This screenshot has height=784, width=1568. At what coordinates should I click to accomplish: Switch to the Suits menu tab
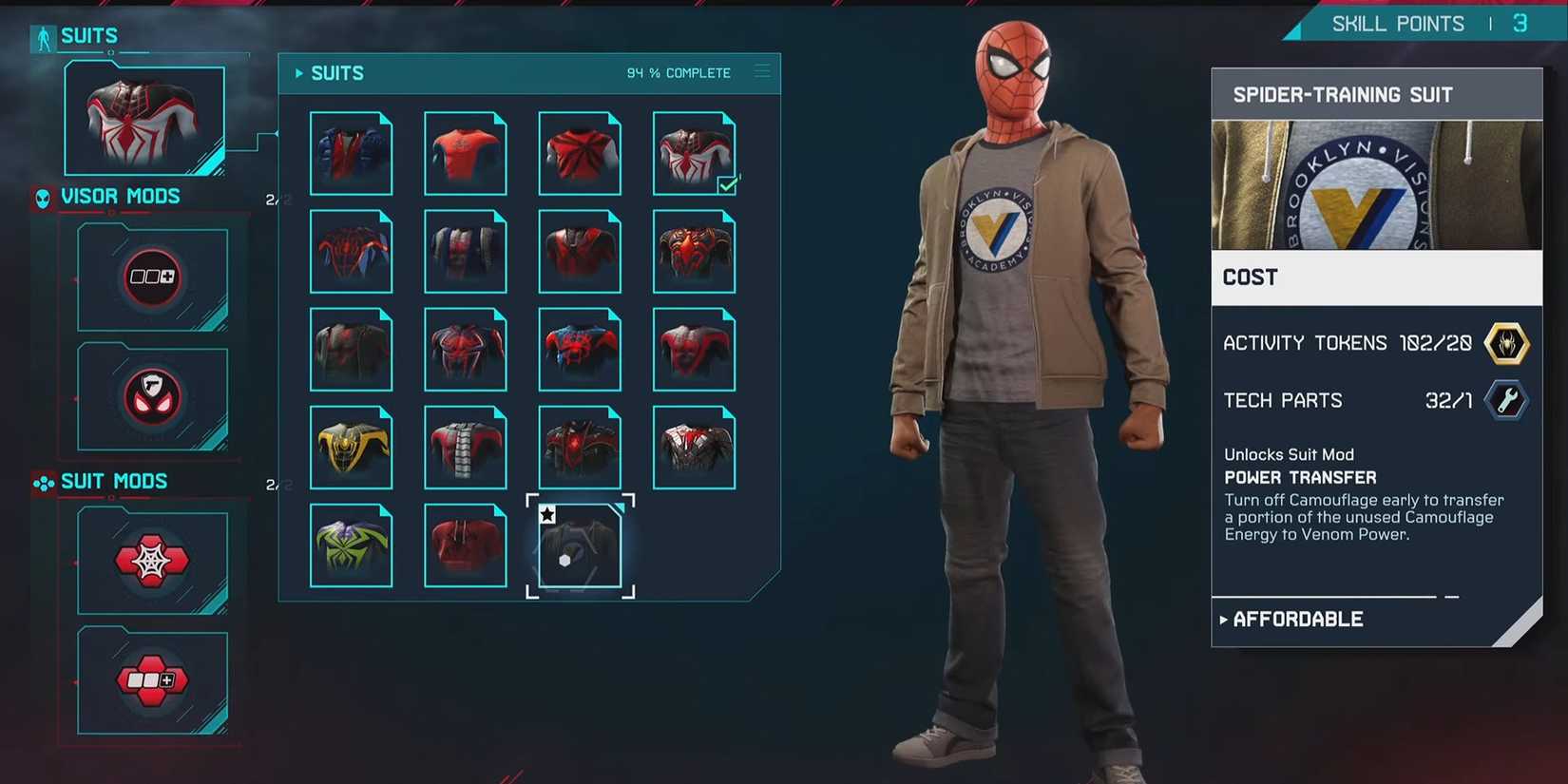point(89,35)
